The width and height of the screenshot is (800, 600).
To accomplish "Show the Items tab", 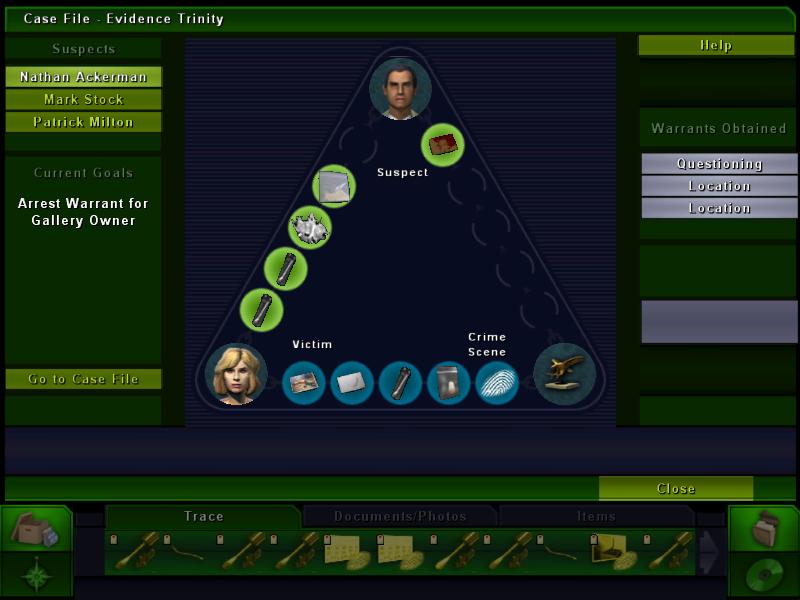I will click(596, 516).
